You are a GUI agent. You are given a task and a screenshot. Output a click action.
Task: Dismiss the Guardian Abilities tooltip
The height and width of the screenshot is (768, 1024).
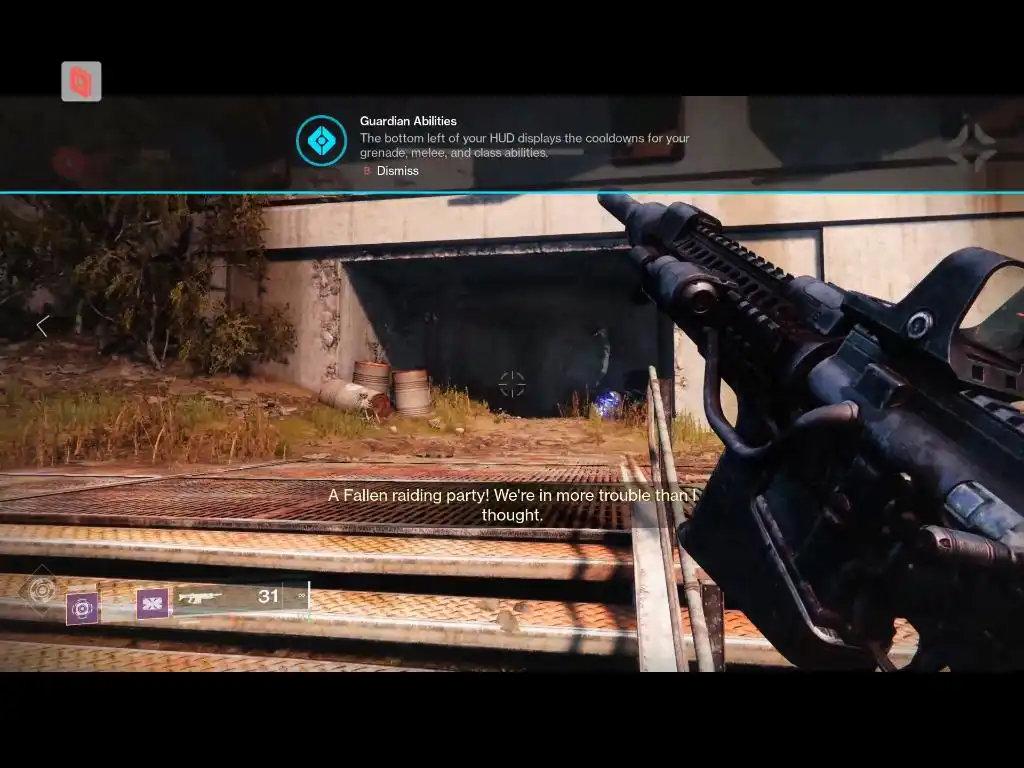(390, 171)
